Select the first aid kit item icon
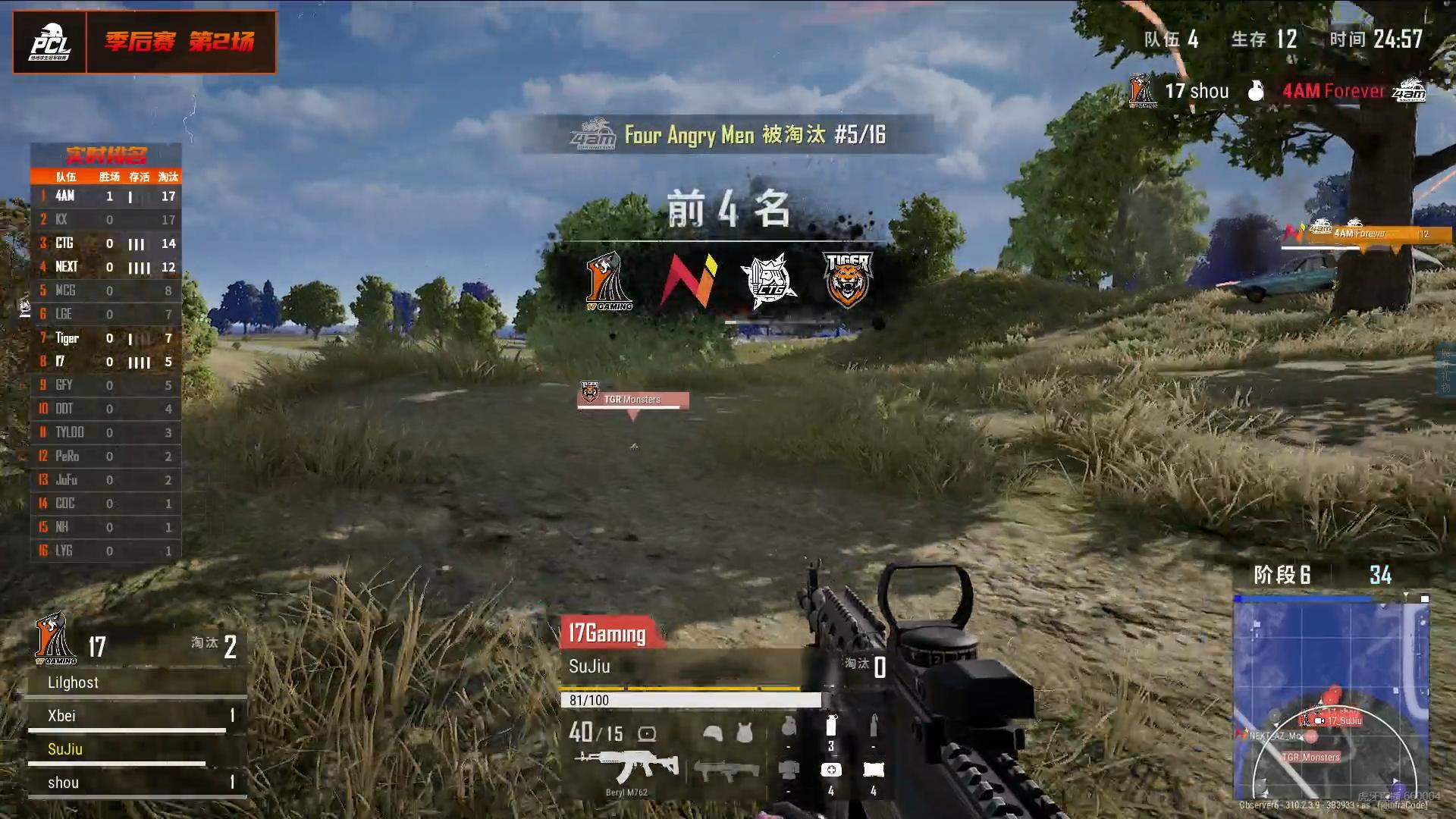Image resolution: width=1456 pixels, height=819 pixels. [831, 770]
